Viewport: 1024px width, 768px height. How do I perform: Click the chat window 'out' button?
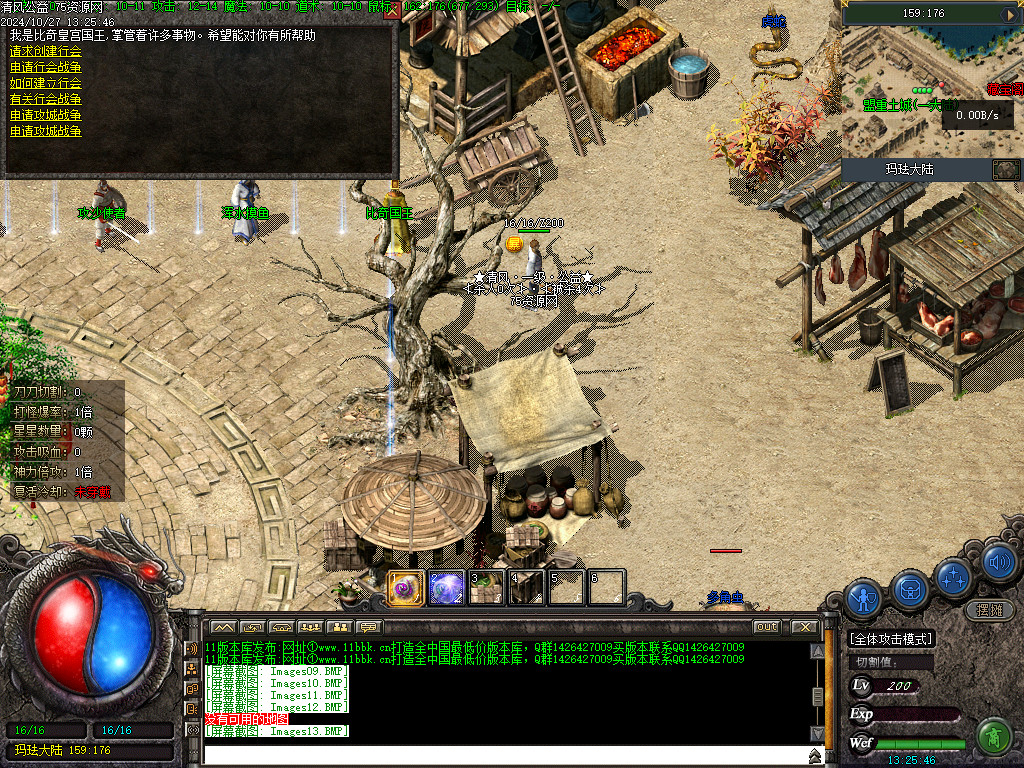click(x=766, y=627)
